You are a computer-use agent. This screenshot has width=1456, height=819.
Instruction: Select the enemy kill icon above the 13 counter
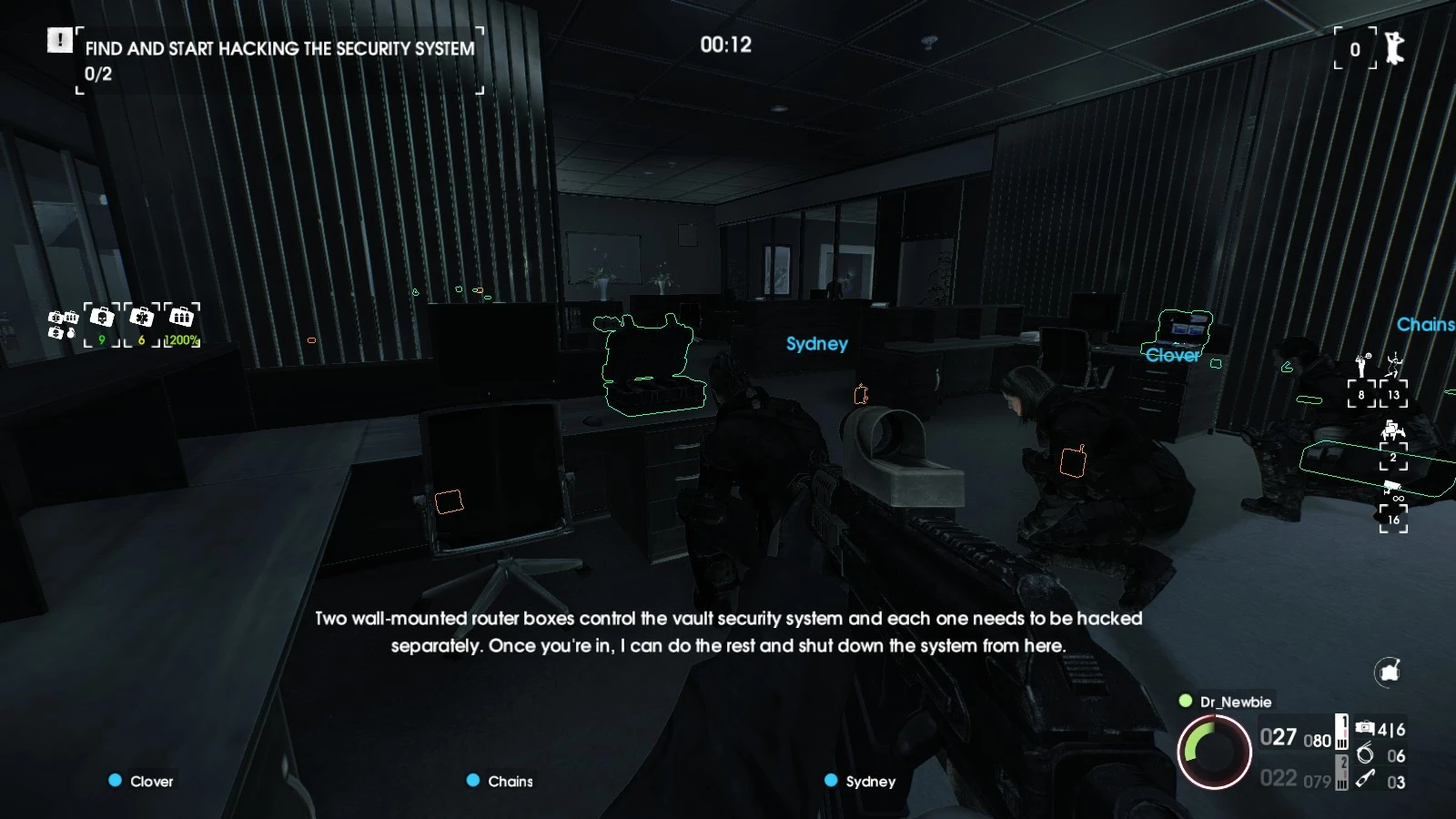[1393, 366]
